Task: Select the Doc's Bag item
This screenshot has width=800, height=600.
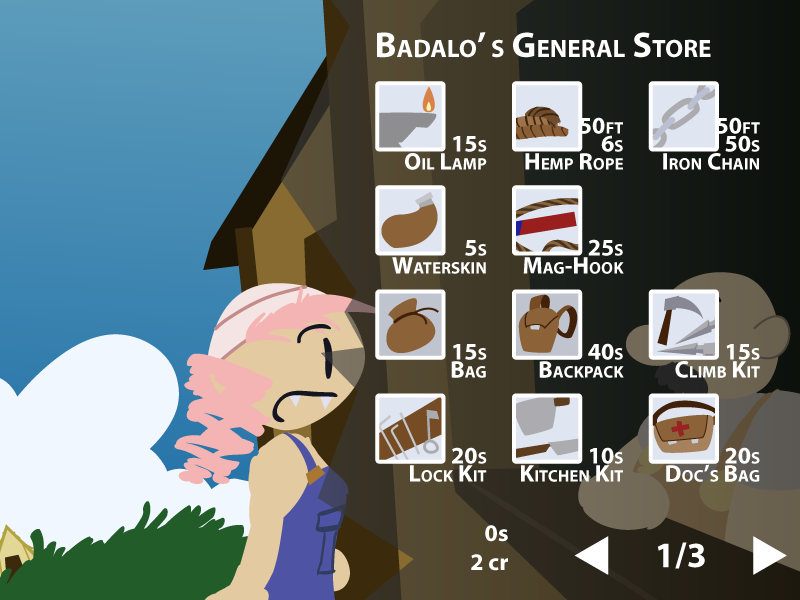Action: click(x=684, y=428)
